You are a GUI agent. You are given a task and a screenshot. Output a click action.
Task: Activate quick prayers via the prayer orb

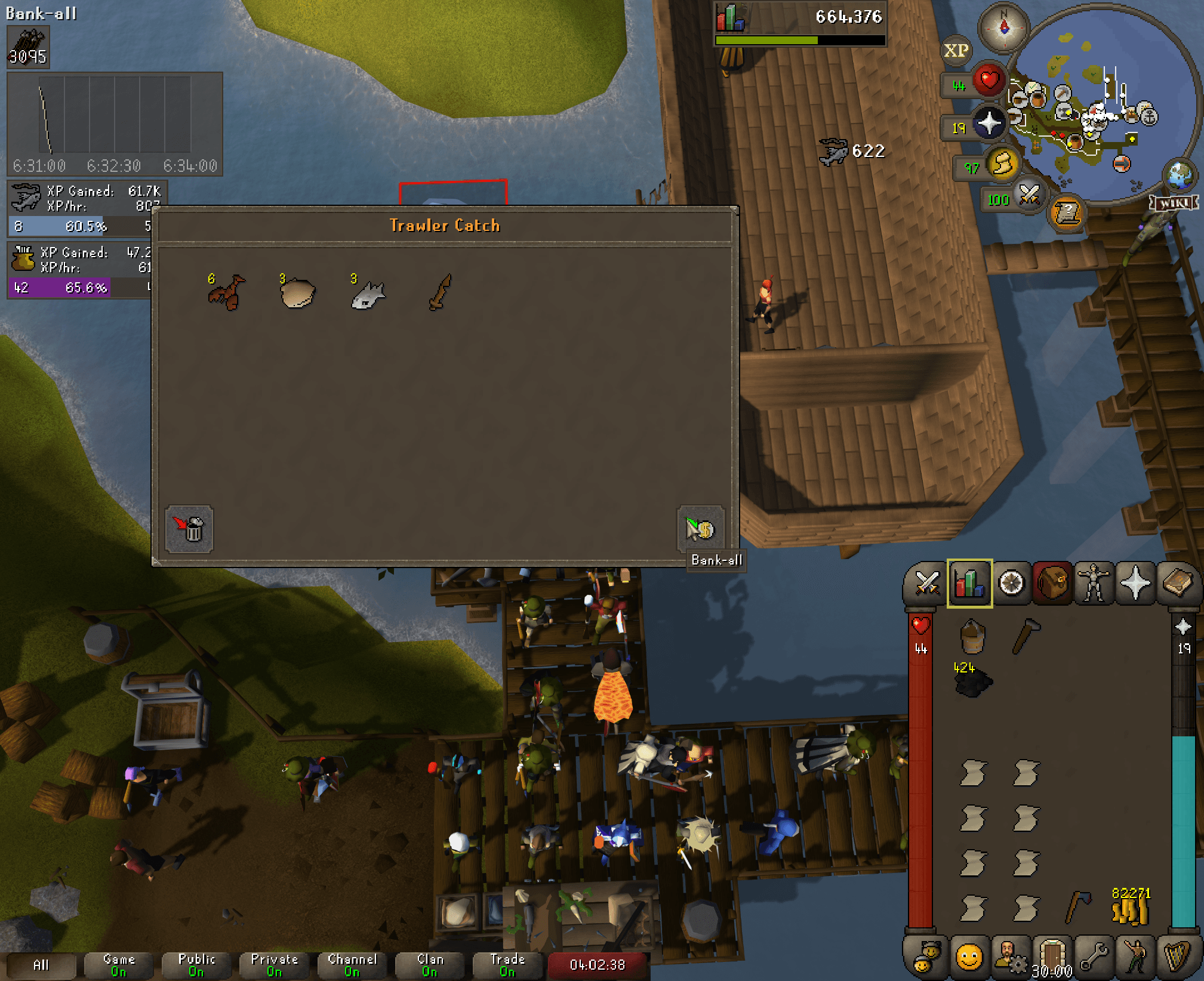click(x=989, y=122)
